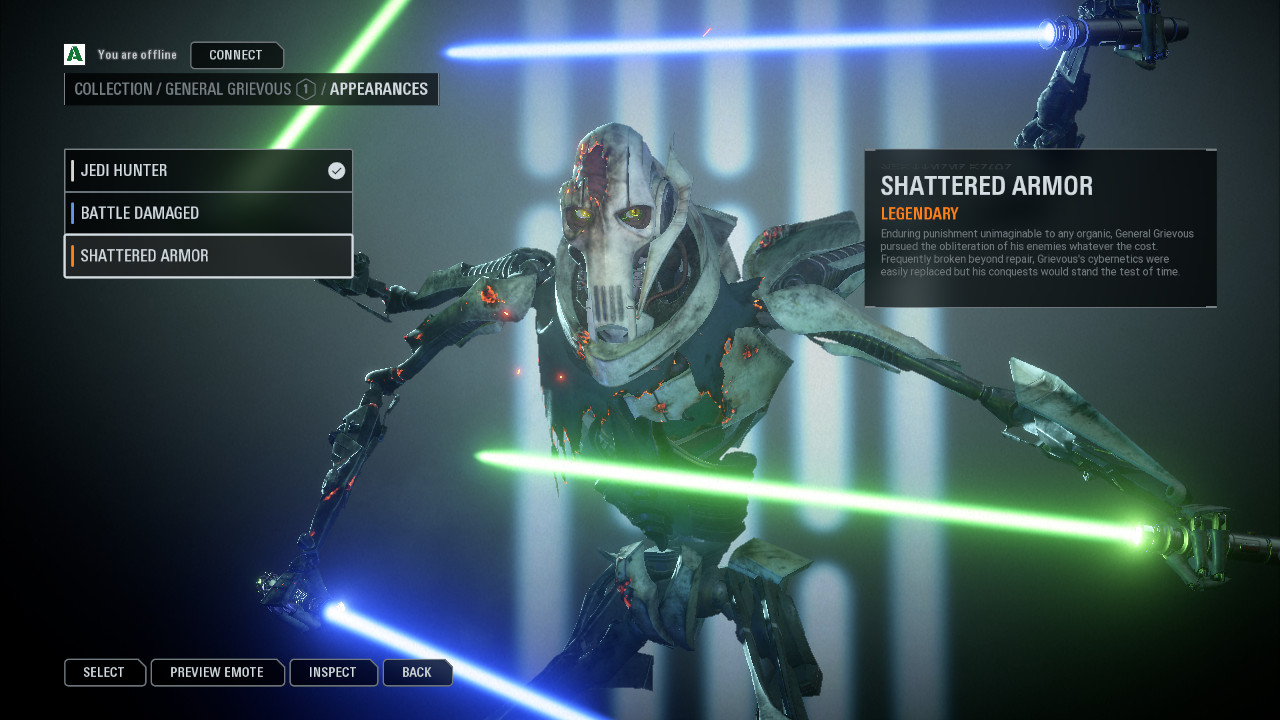
Task: Pick the Shattered Armor appearance
Action: (208, 256)
